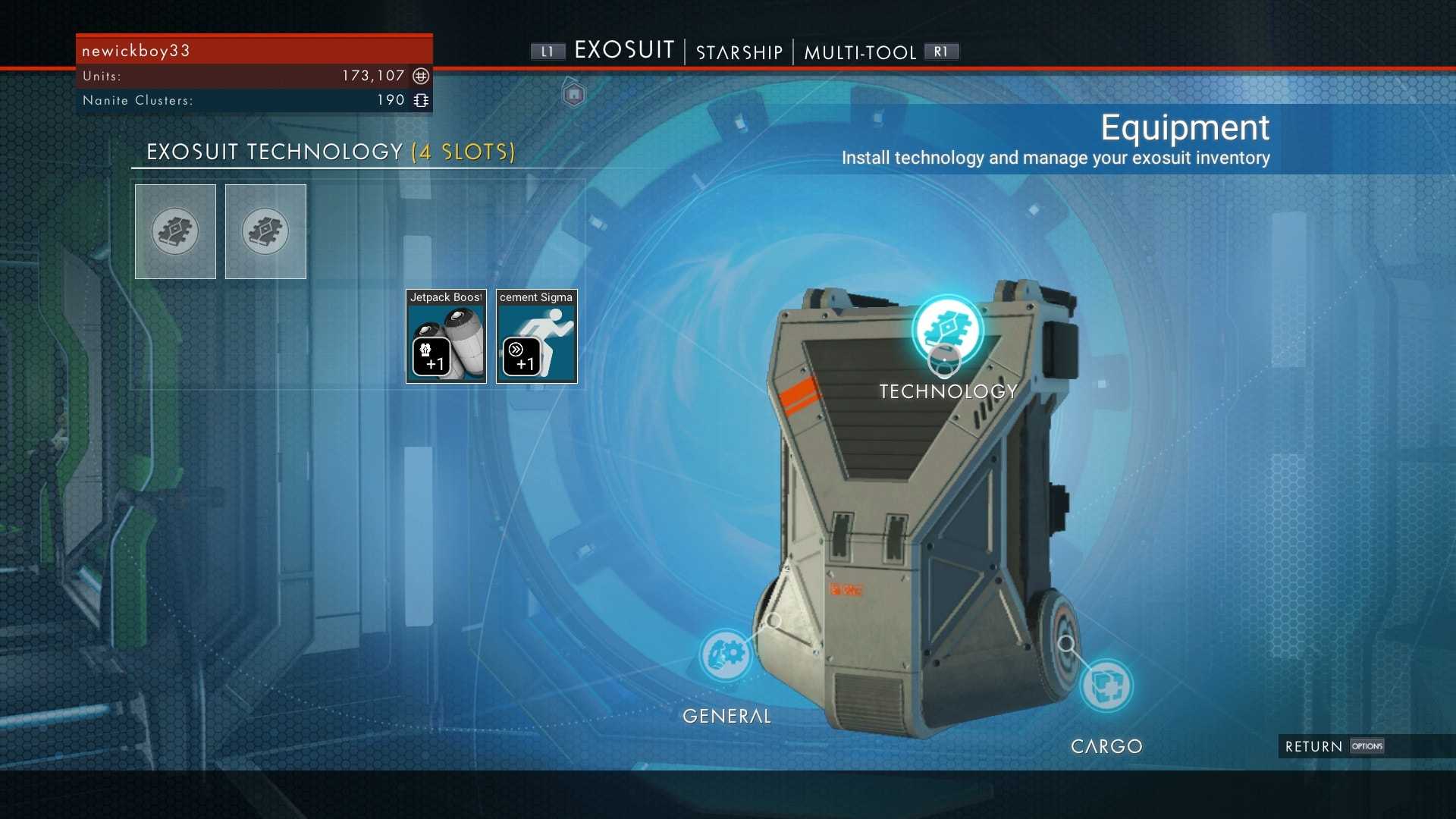The image size is (1456, 819).
Task: Choose the Movement Sigma upgrade slot
Action: (536, 337)
